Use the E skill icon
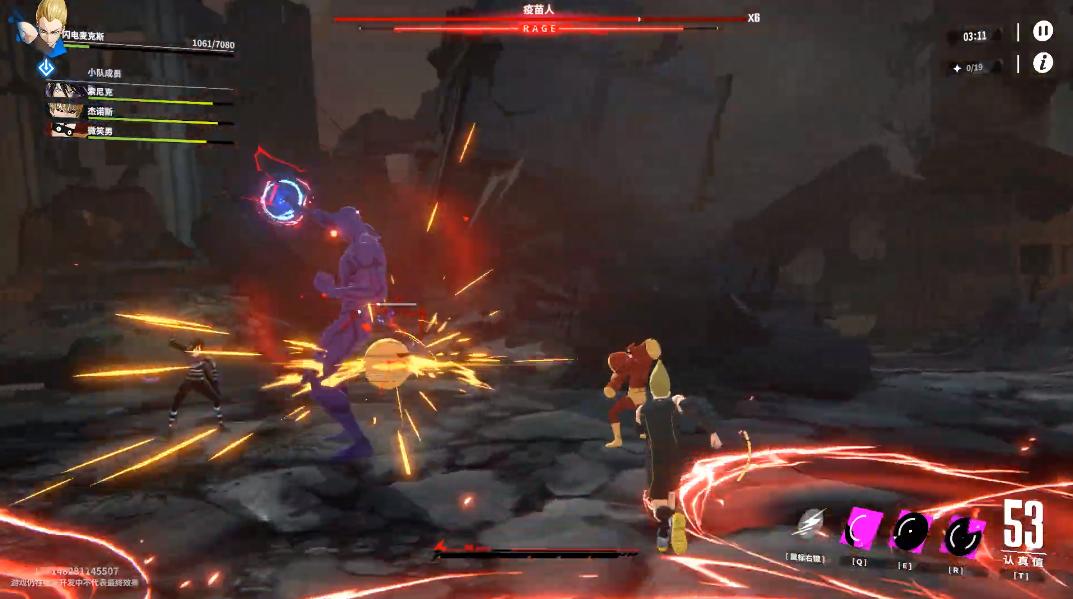Screen dimensions: 1073x599 coord(909,531)
